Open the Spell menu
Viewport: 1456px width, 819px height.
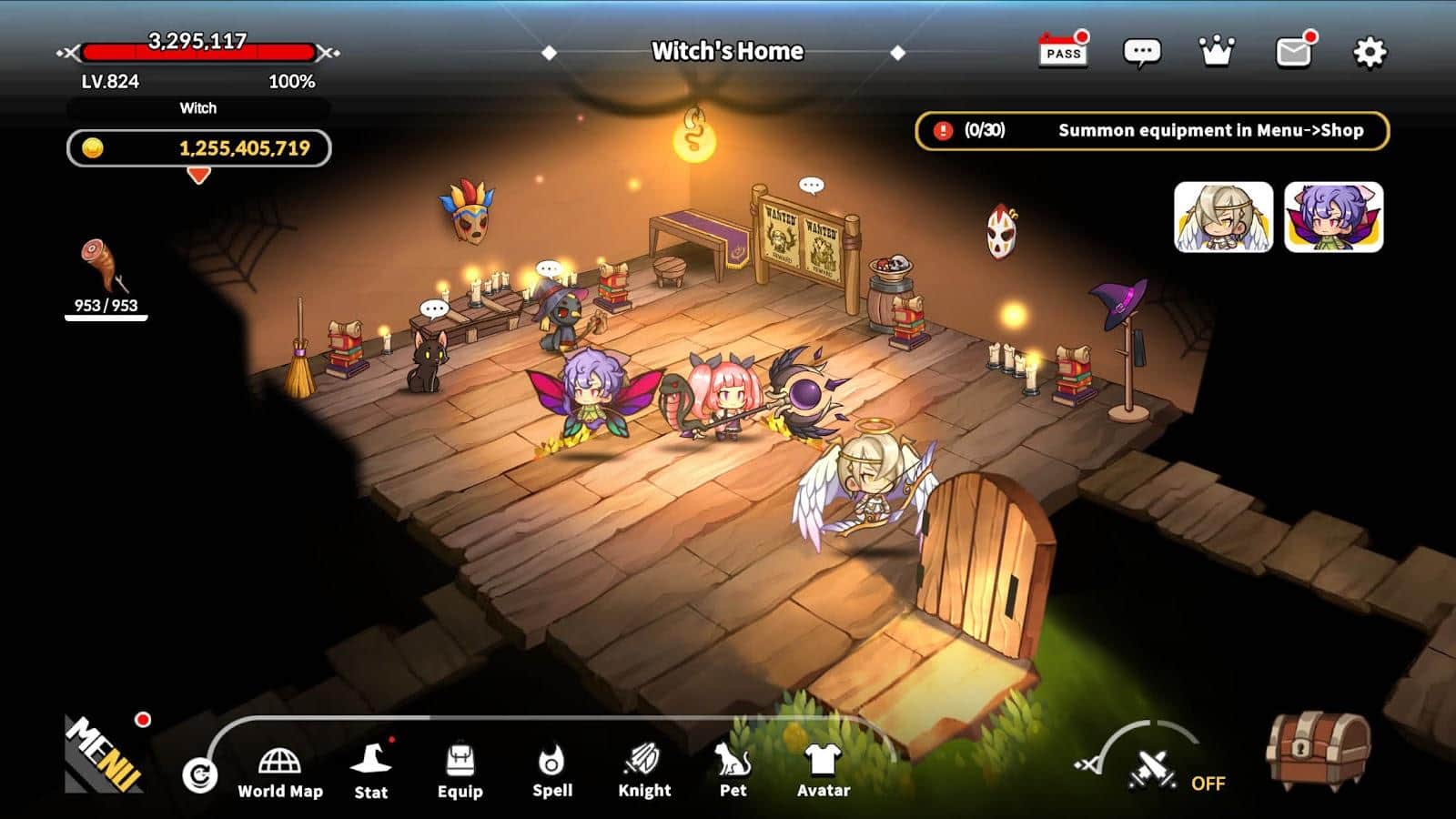552,772
